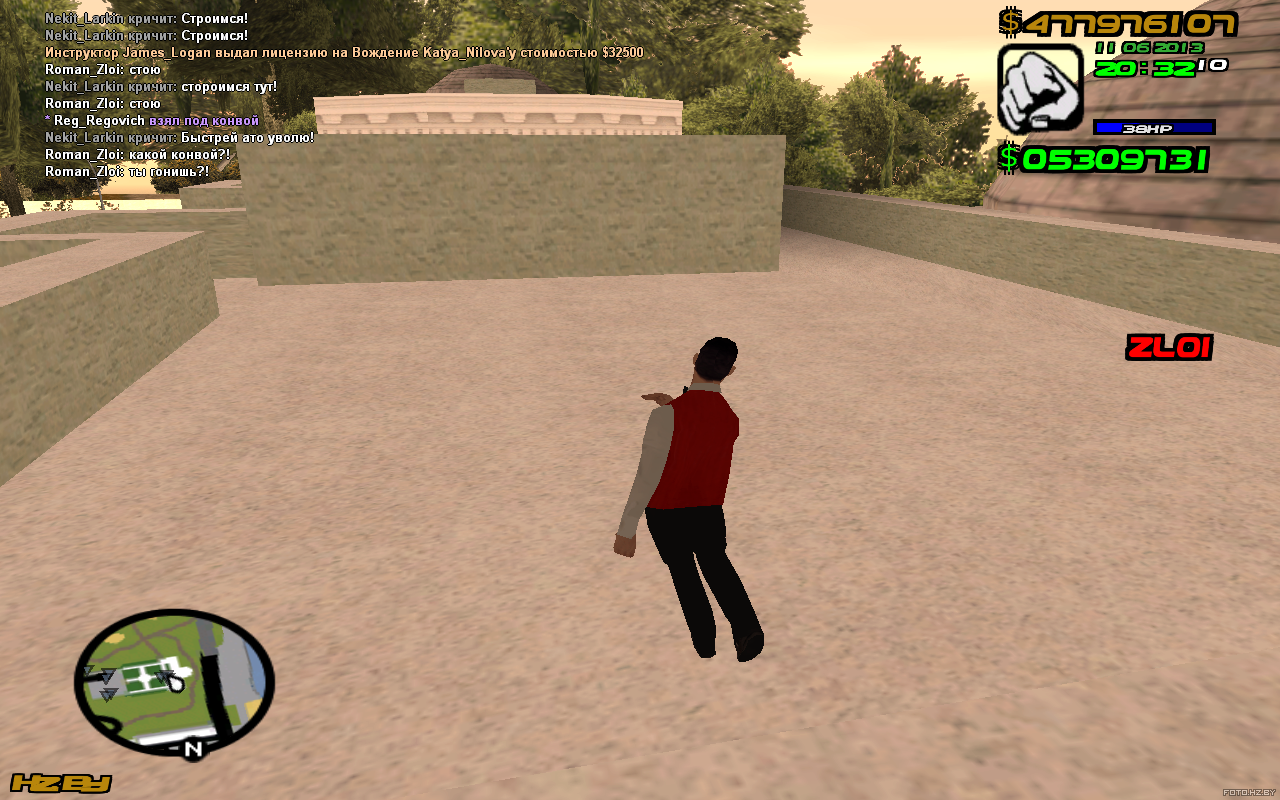Select the James_Logan license chat message
This screenshot has height=800, width=1280.
(x=344, y=52)
